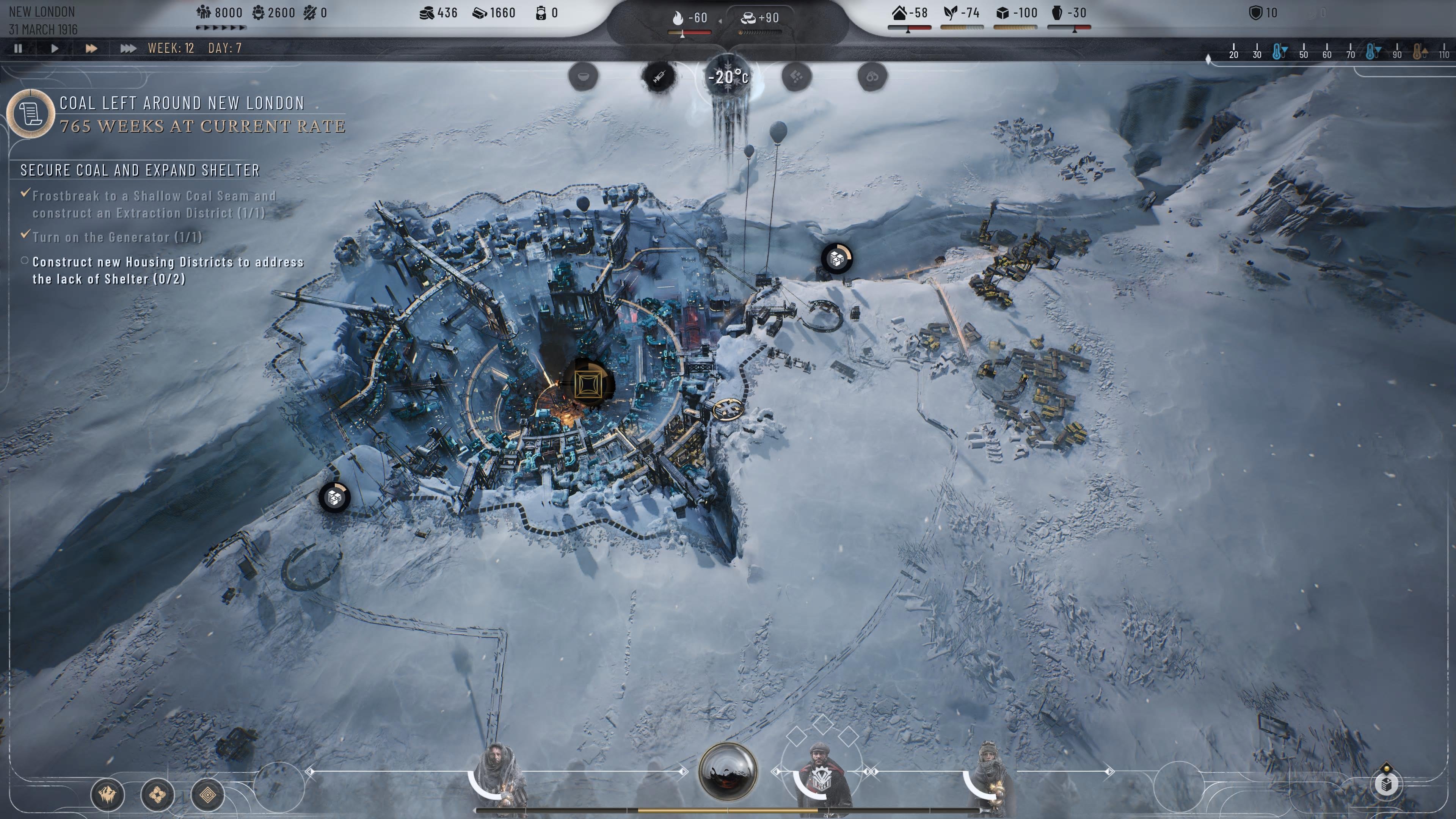This screenshot has width=1456, height=819.
Task: Click the hunger bowl indicator near the temperature
Action: tap(583, 77)
